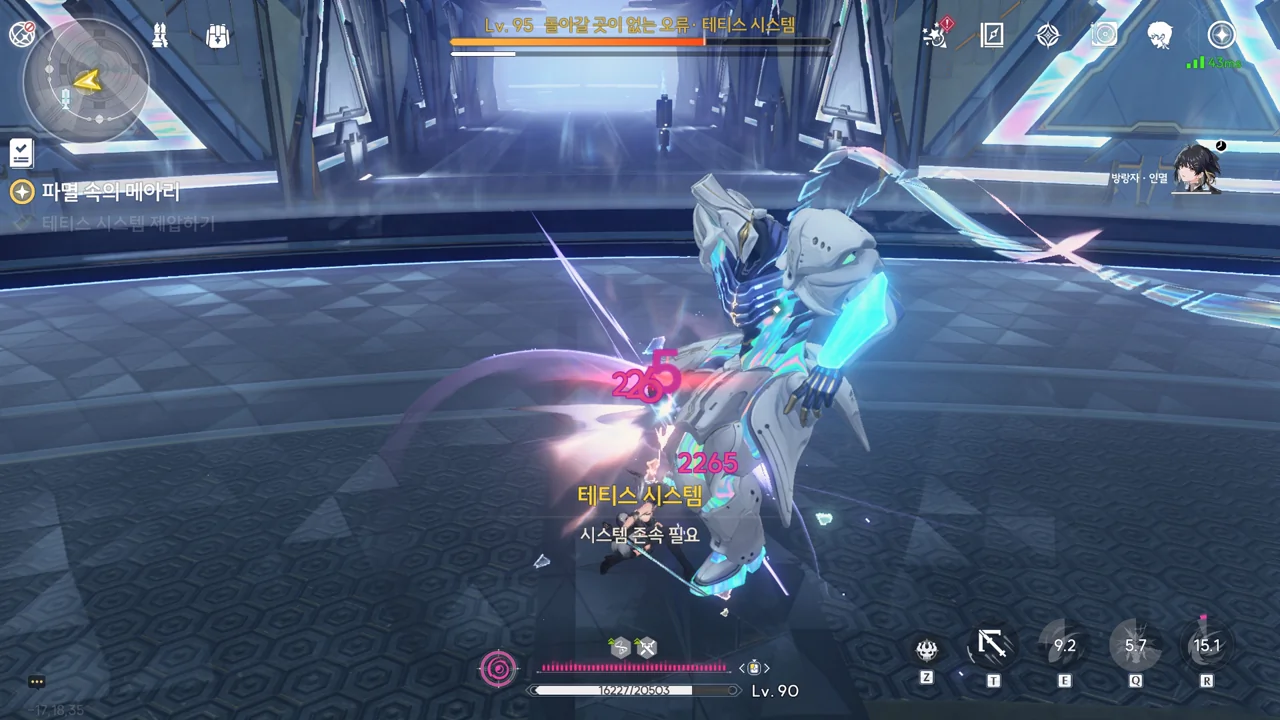The width and height of the screenshot is (1280, 720).
Task: Open the twin towers challenge icon
Action: coord(160,36)
